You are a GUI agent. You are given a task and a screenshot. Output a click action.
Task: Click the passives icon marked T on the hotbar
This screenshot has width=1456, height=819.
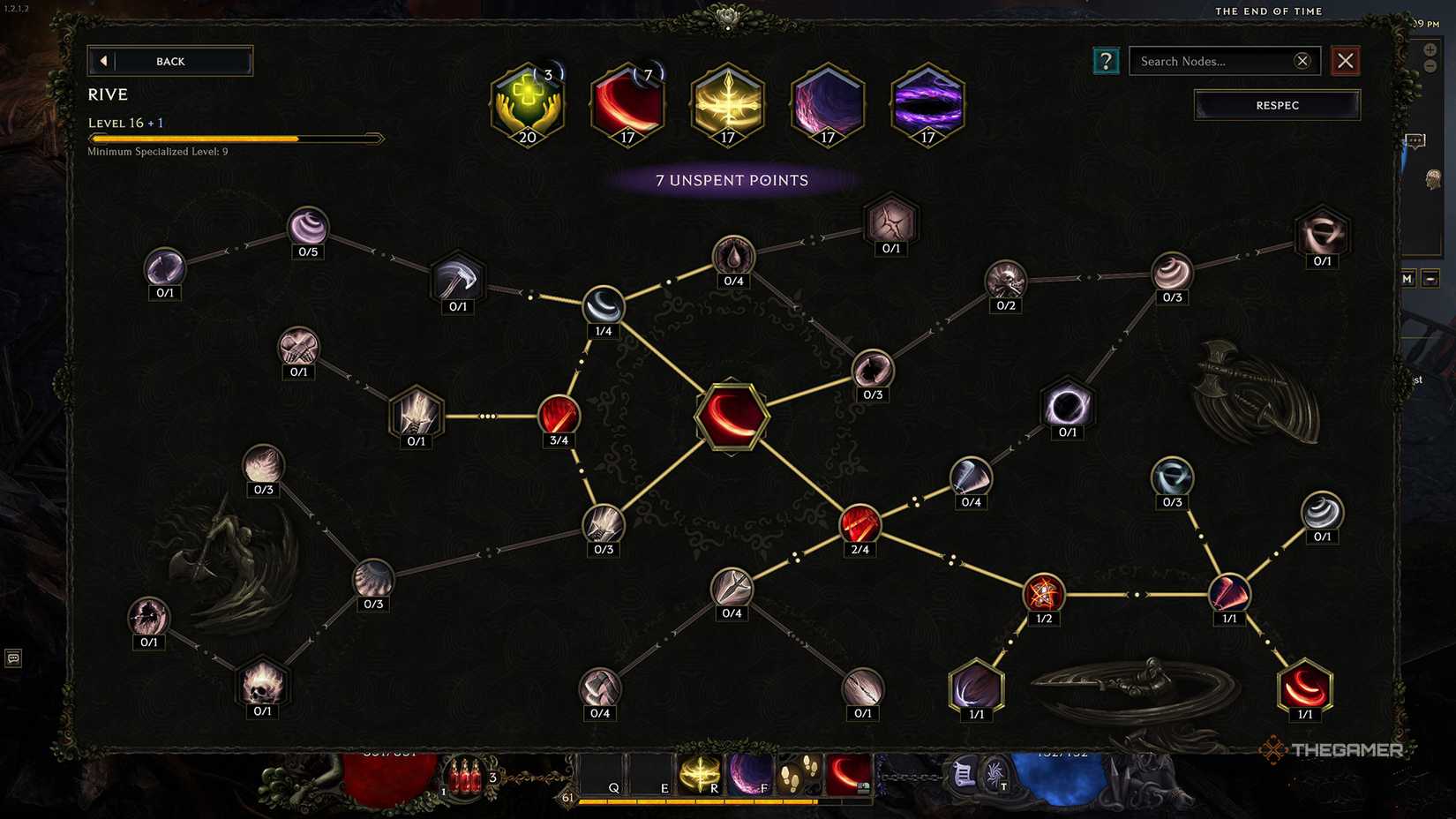[995, 777]
